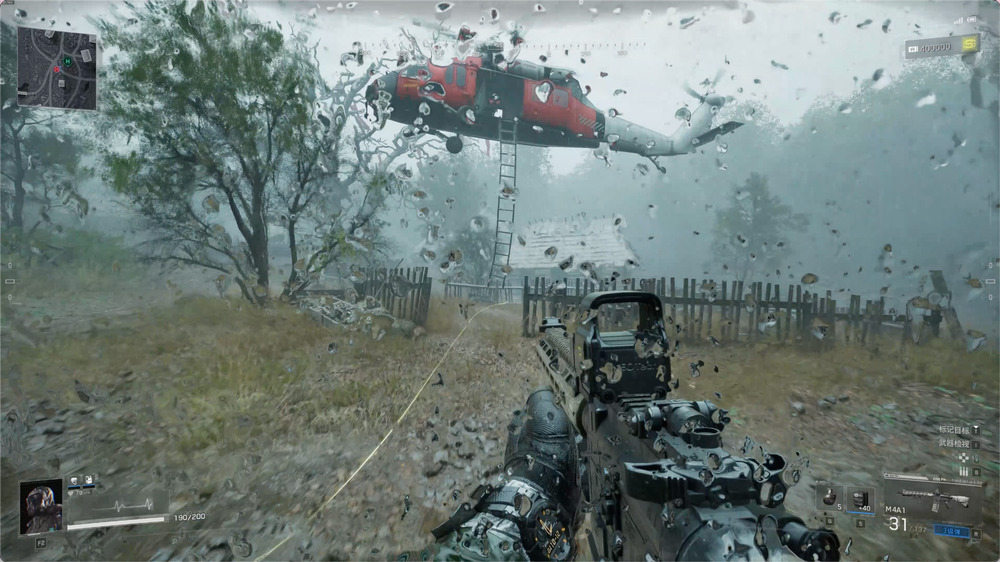Select the grenade equipment slot

(x=828, y=498)
